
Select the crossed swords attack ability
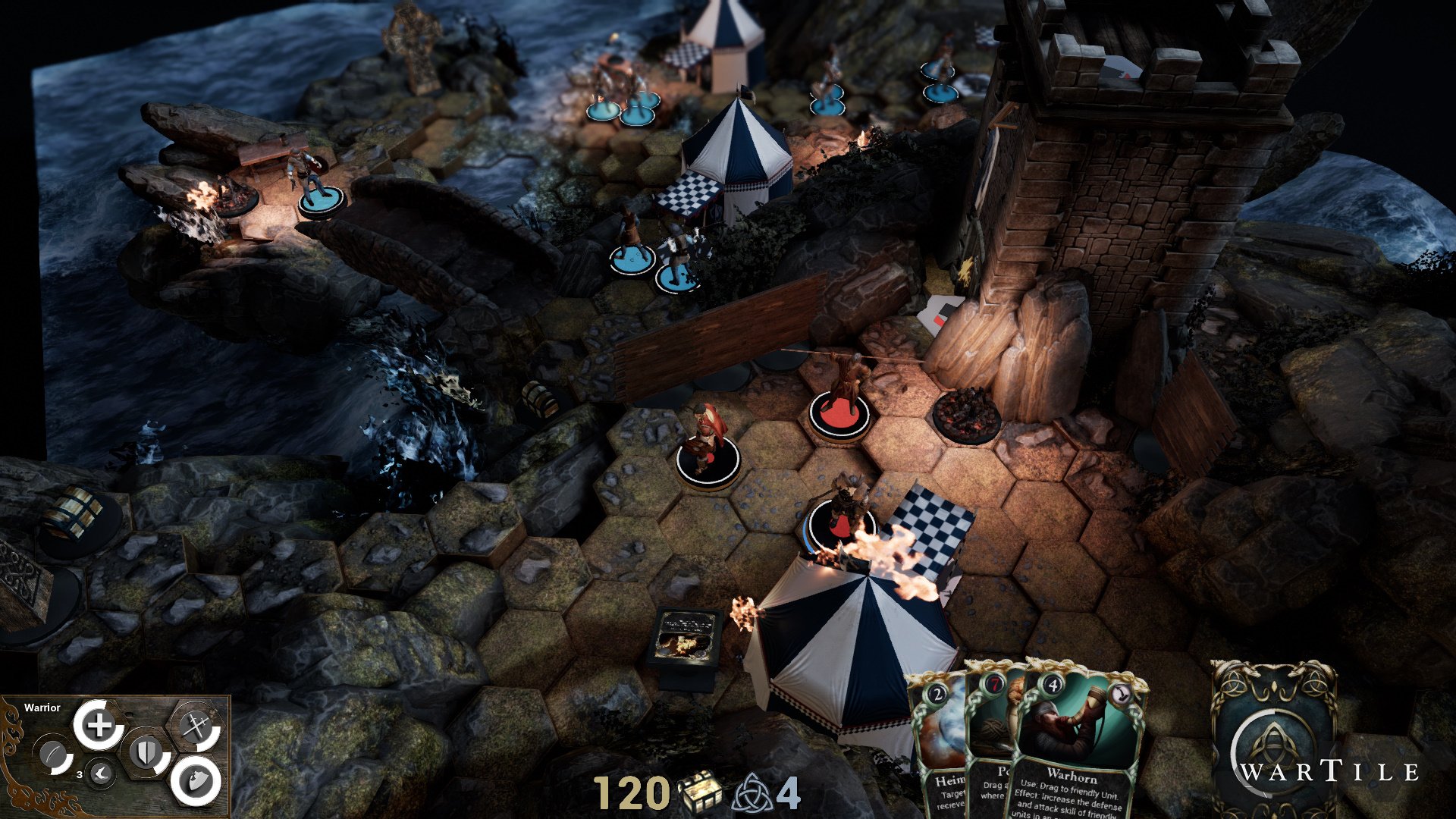click(196, 726)
